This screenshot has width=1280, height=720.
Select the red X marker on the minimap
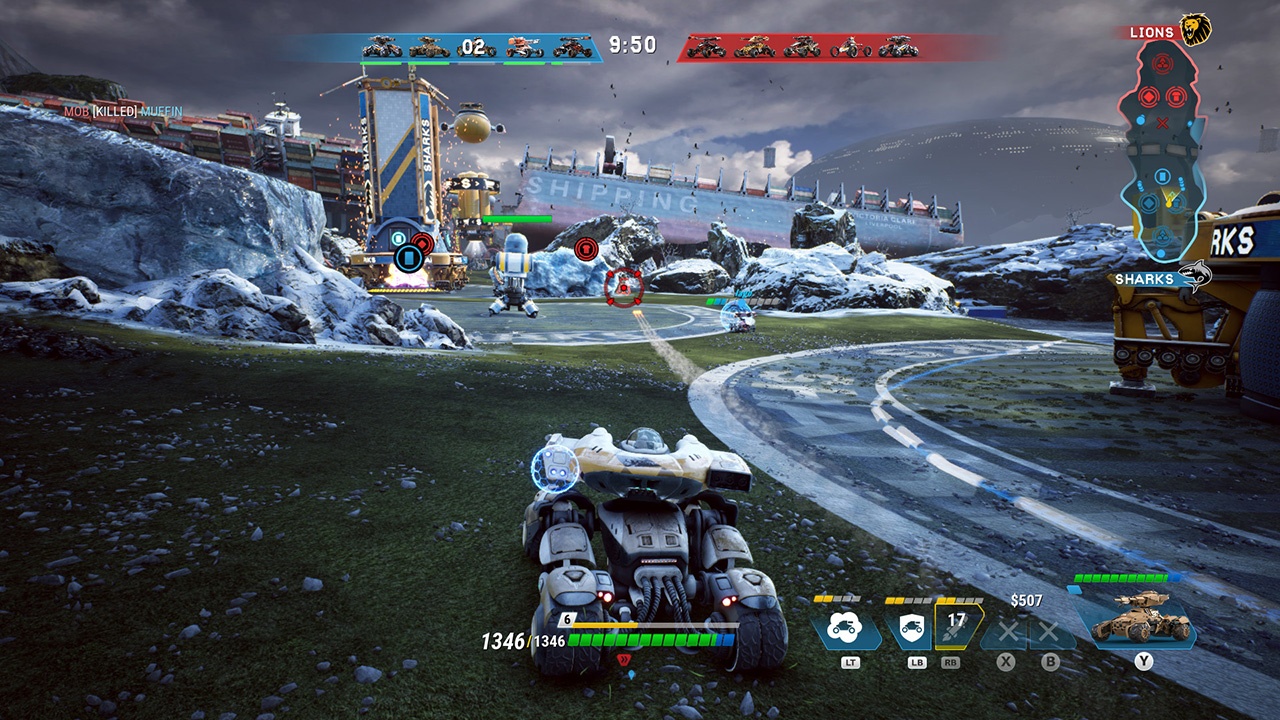click(1162, 123)
